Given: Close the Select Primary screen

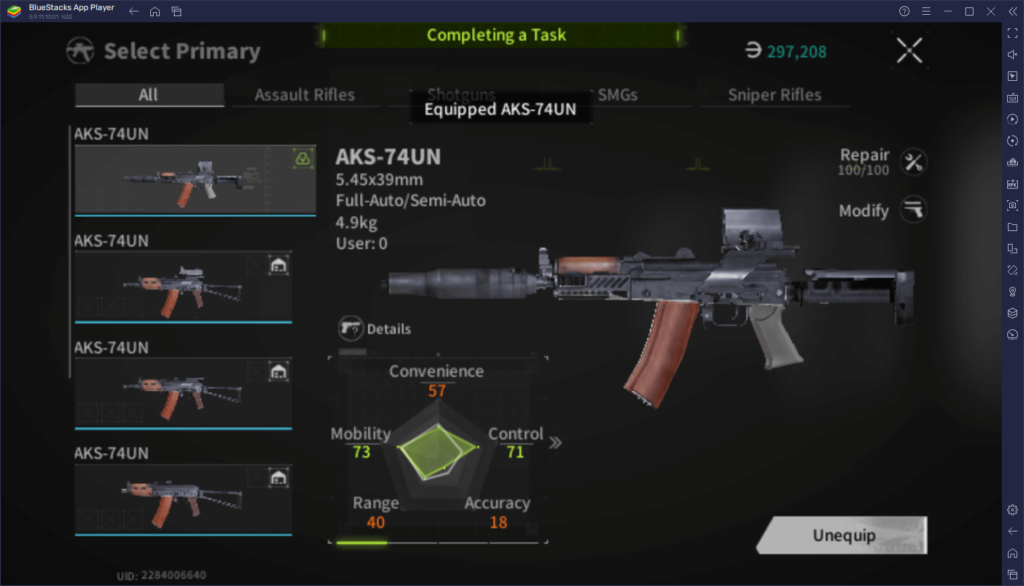Looking at the screenshot, I should [x=909, y=51].
